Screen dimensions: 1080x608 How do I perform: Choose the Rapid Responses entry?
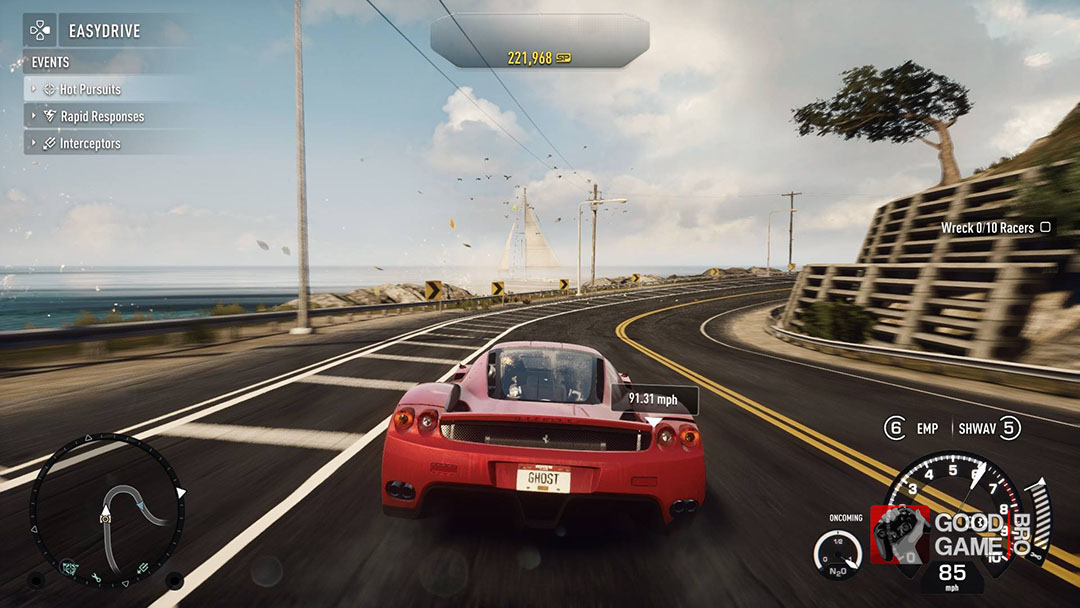(101, 116)
